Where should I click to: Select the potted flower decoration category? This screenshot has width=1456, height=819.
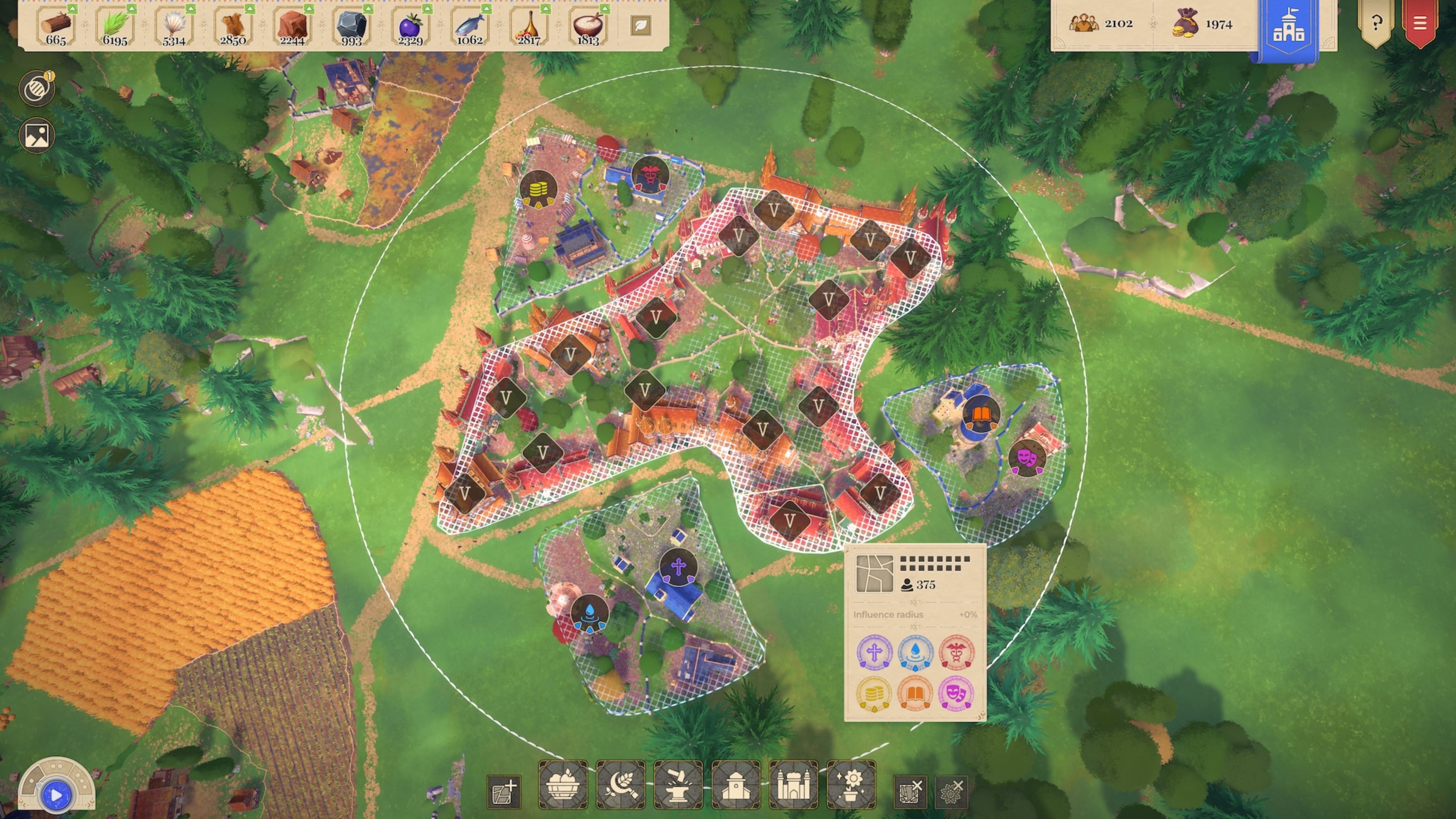coord(851,785)
